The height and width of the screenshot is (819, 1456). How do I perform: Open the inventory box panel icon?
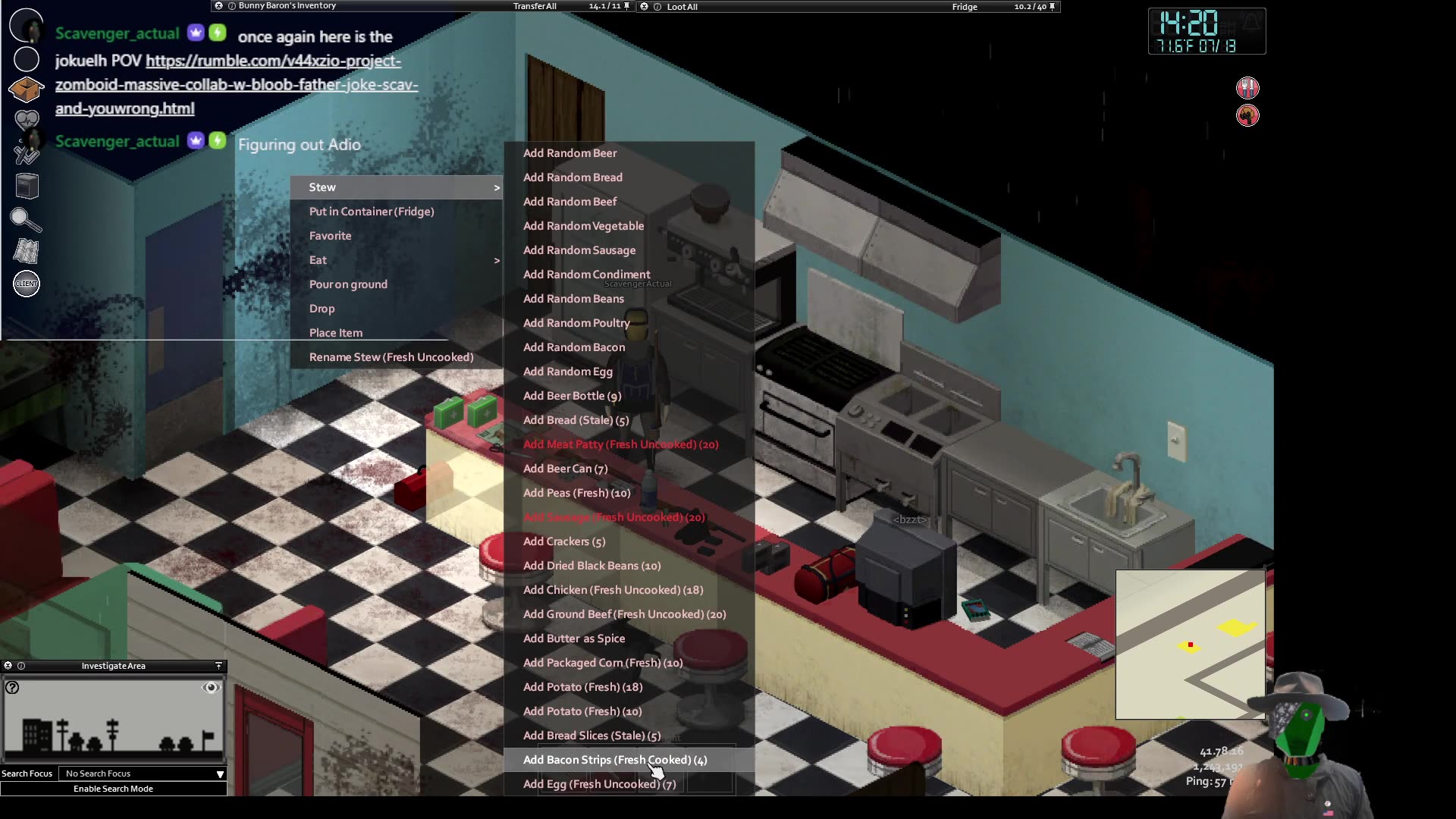coord(27,89)
